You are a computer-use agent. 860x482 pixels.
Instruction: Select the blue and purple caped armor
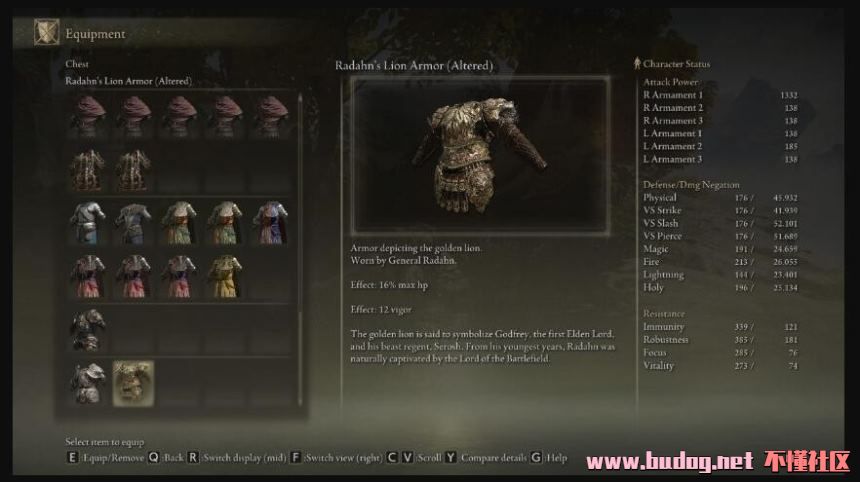[x=270, y=221]
